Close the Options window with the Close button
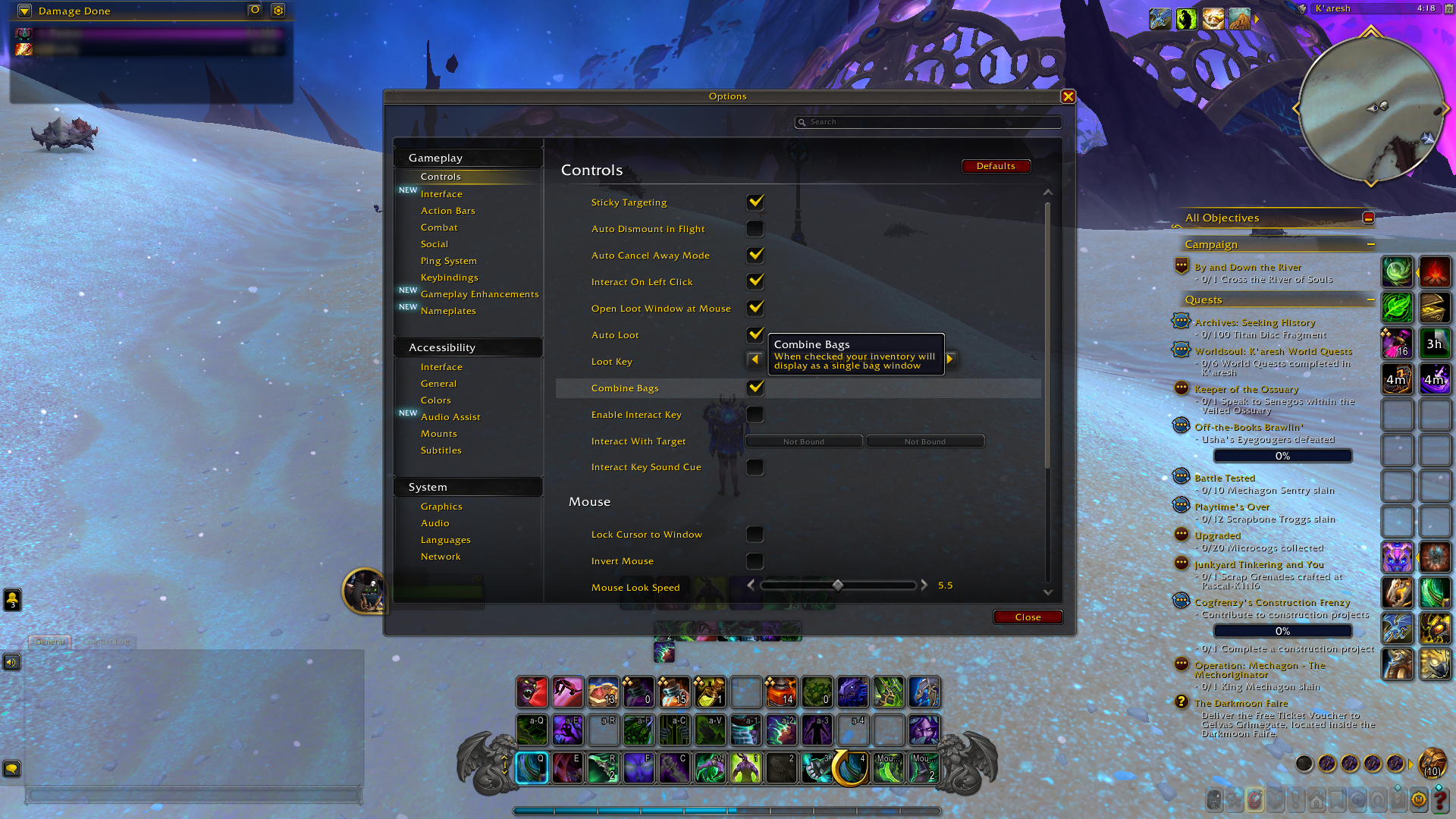Viewport: 1456px width, 819px height. pyautogui.click(x=1028, y=617)
